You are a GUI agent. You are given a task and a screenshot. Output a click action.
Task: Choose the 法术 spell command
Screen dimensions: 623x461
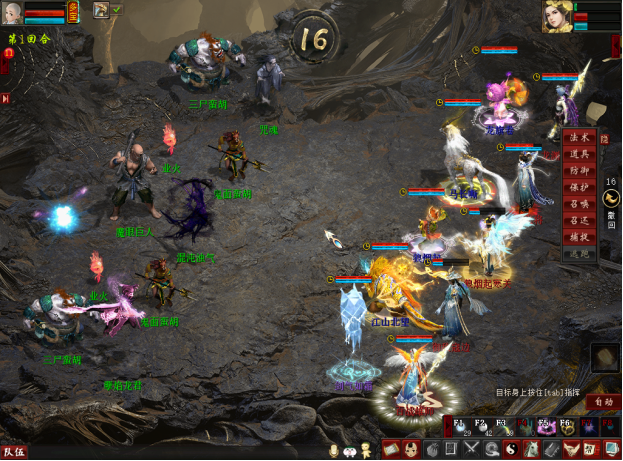tap(577, 137)
